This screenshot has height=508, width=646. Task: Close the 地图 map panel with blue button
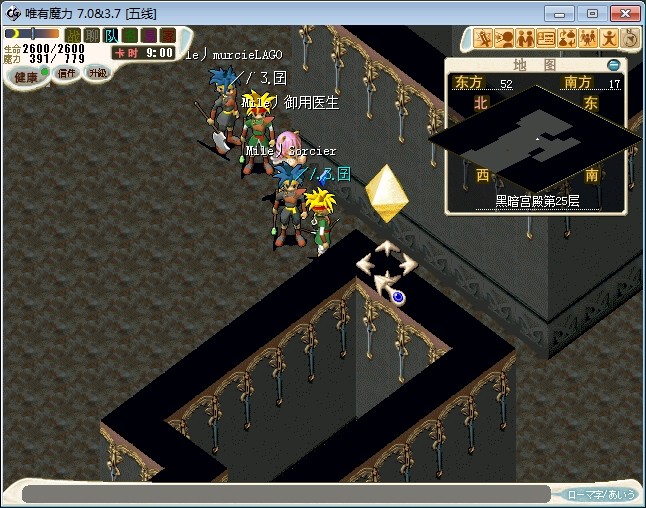(x=612, y=65)
